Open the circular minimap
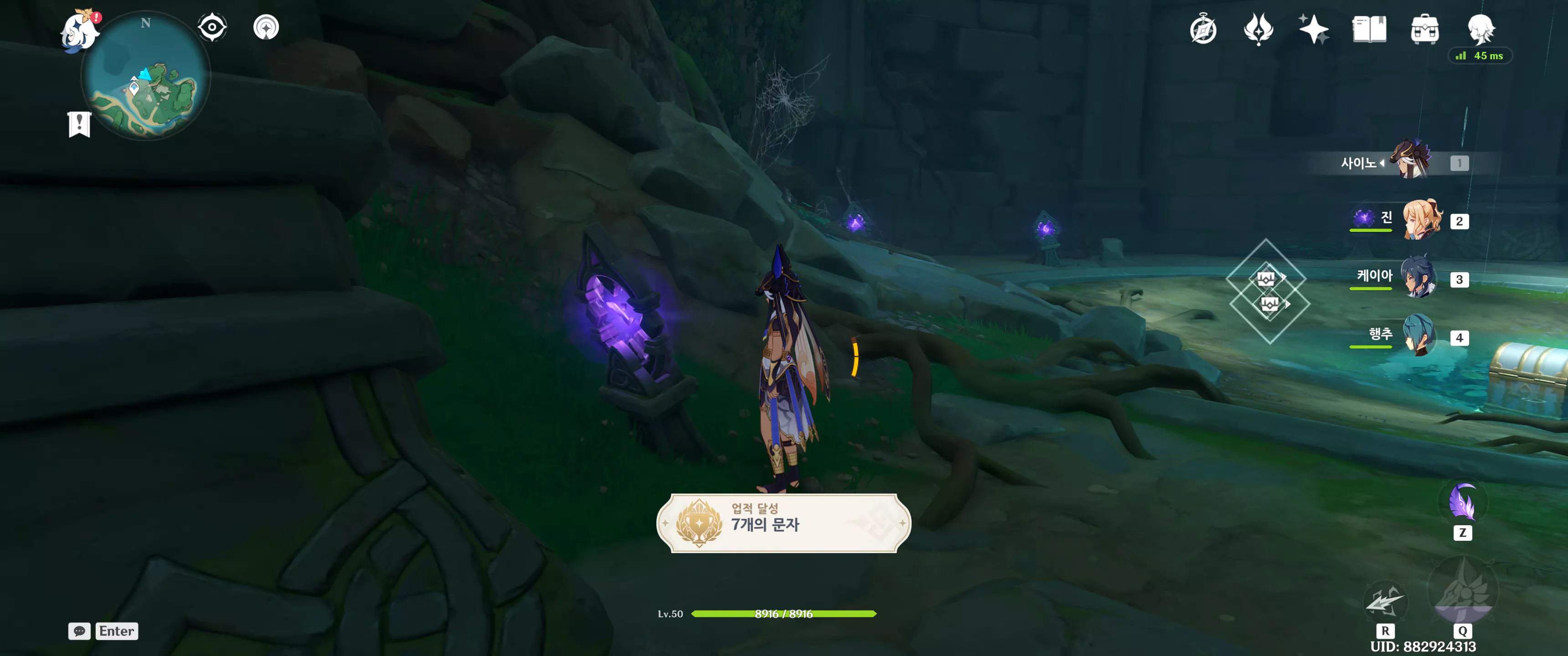Viewport: 1568px width, 656px height. point(146,76)
